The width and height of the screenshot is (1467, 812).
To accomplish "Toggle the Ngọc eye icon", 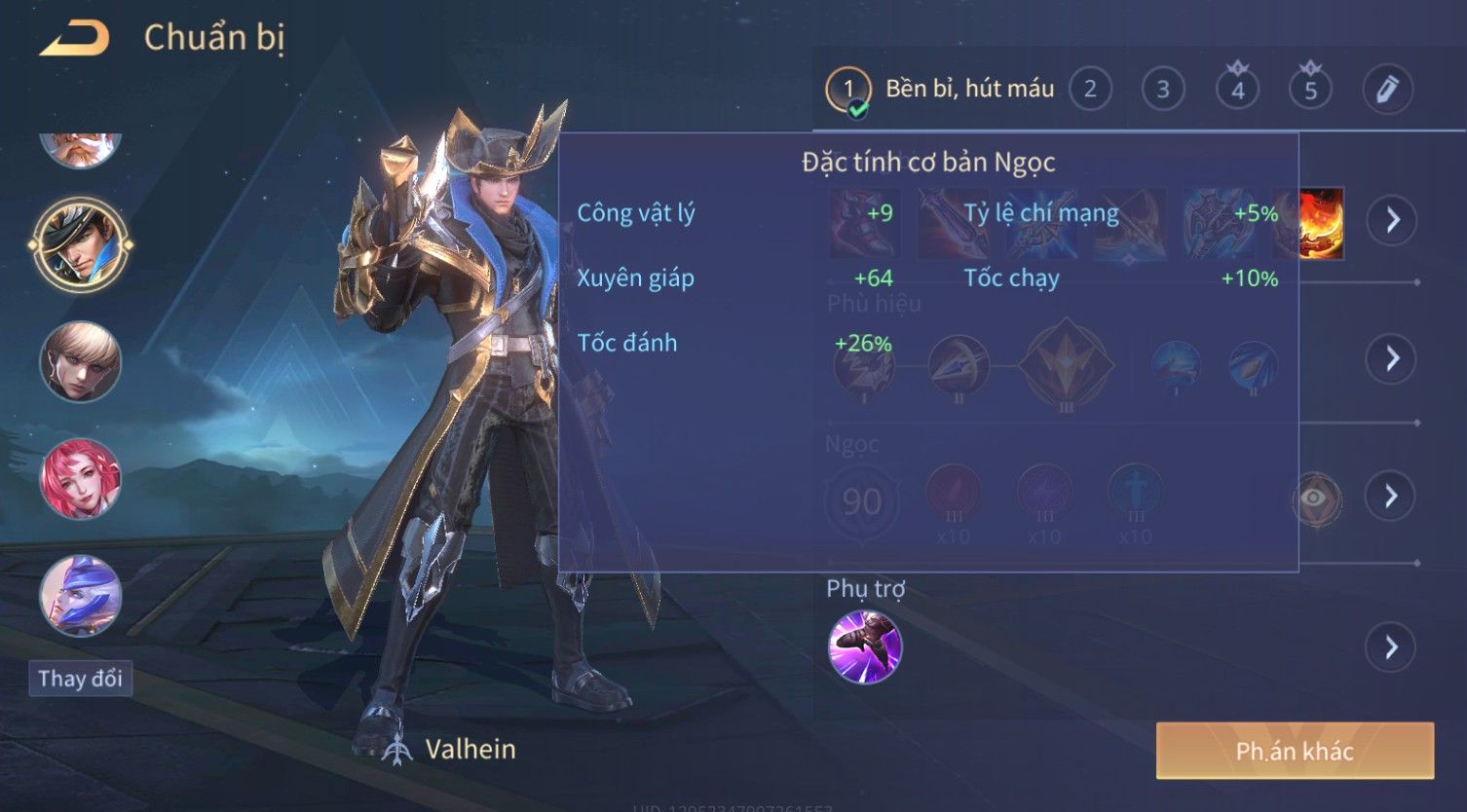I will coord(1315,498).
